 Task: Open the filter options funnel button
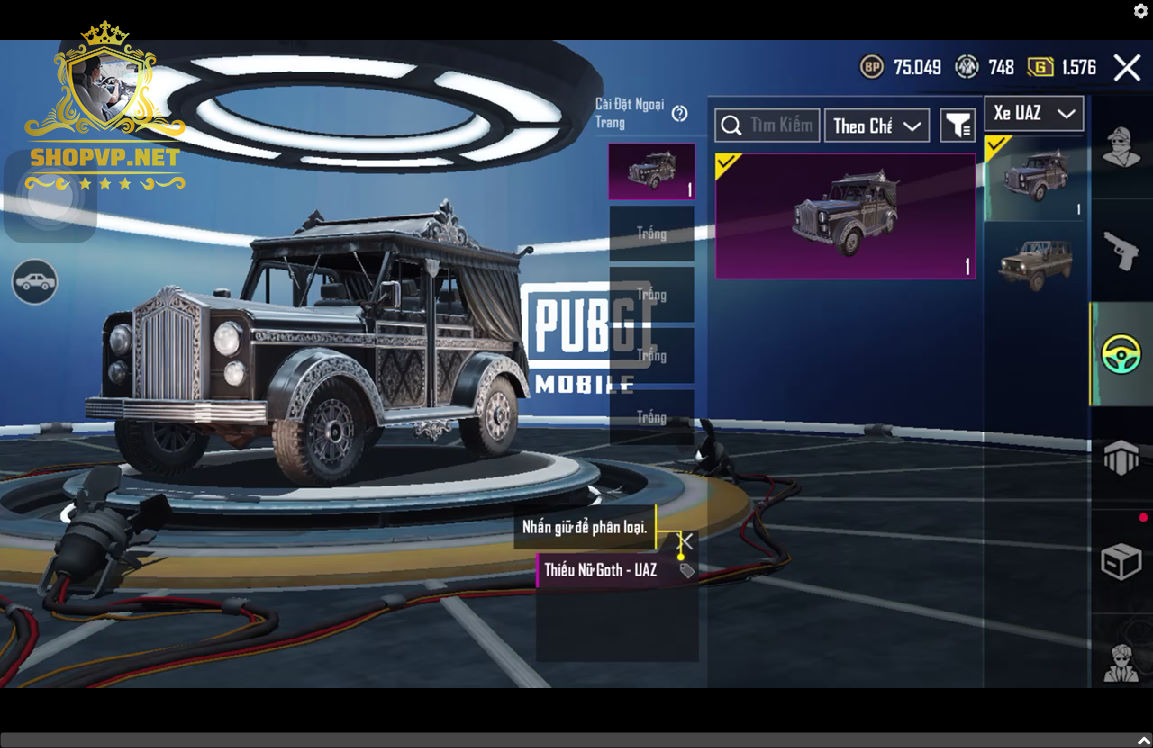point(958,126)
